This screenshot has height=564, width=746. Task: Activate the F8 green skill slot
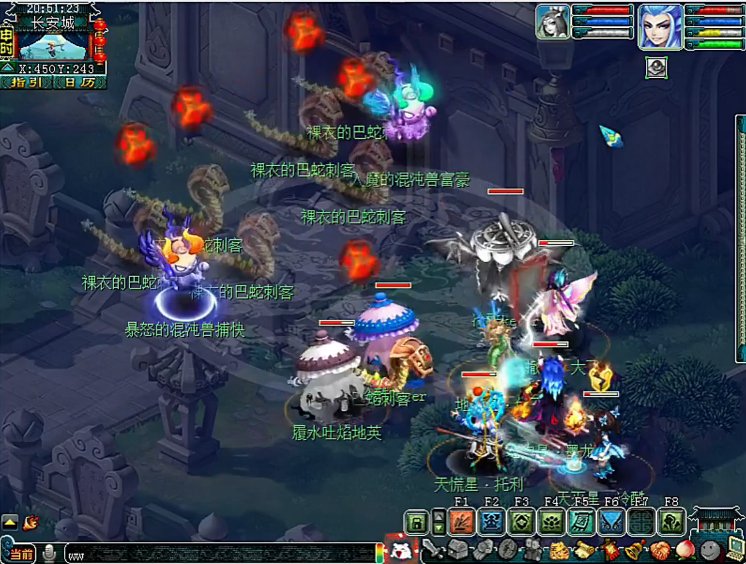pyautogui.click(x=671, y=521)
